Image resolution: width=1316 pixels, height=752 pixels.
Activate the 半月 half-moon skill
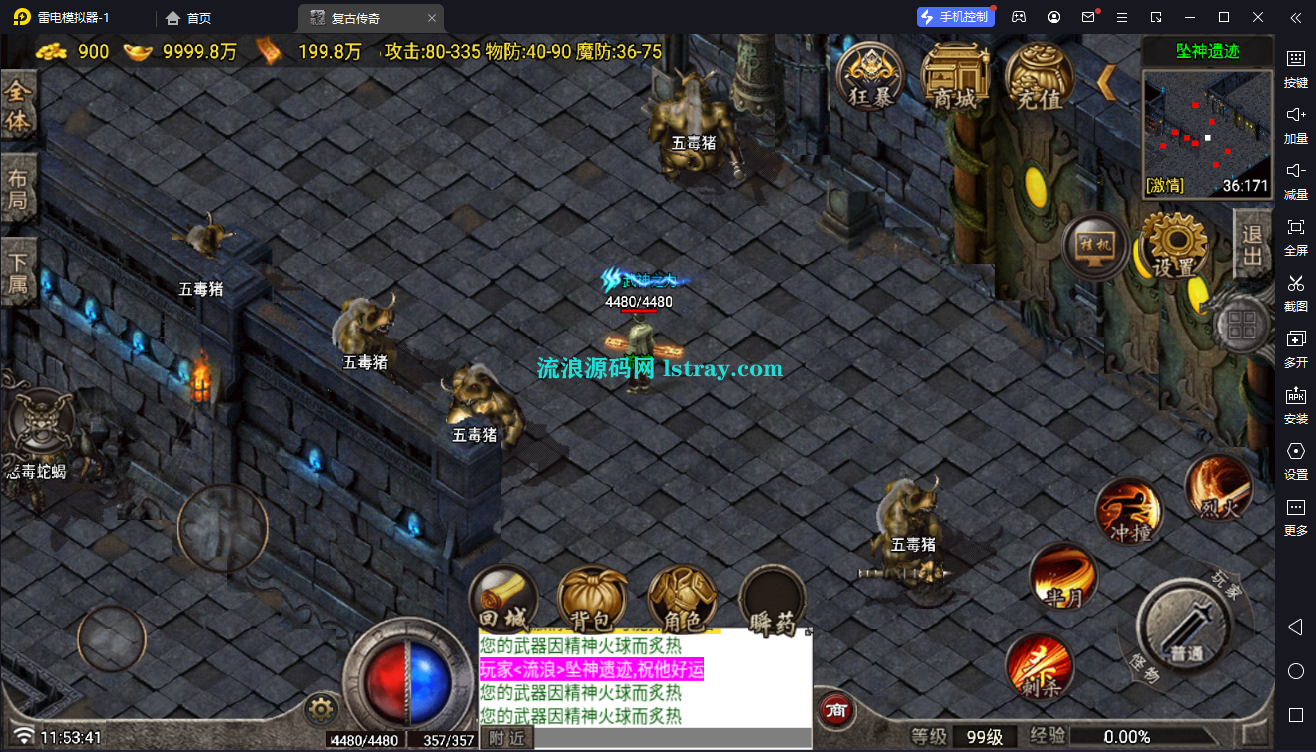(1063, 579)
